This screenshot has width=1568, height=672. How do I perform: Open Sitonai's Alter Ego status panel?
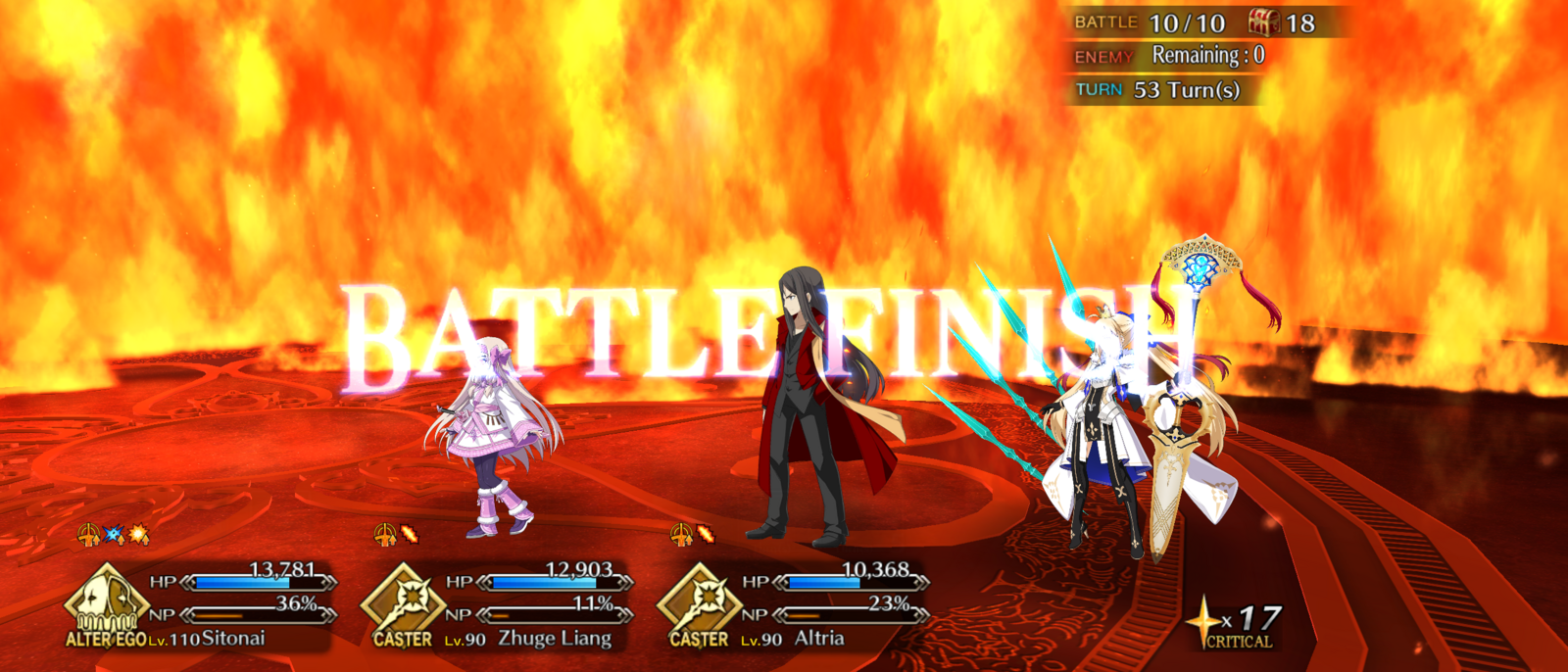coord(201,605)
